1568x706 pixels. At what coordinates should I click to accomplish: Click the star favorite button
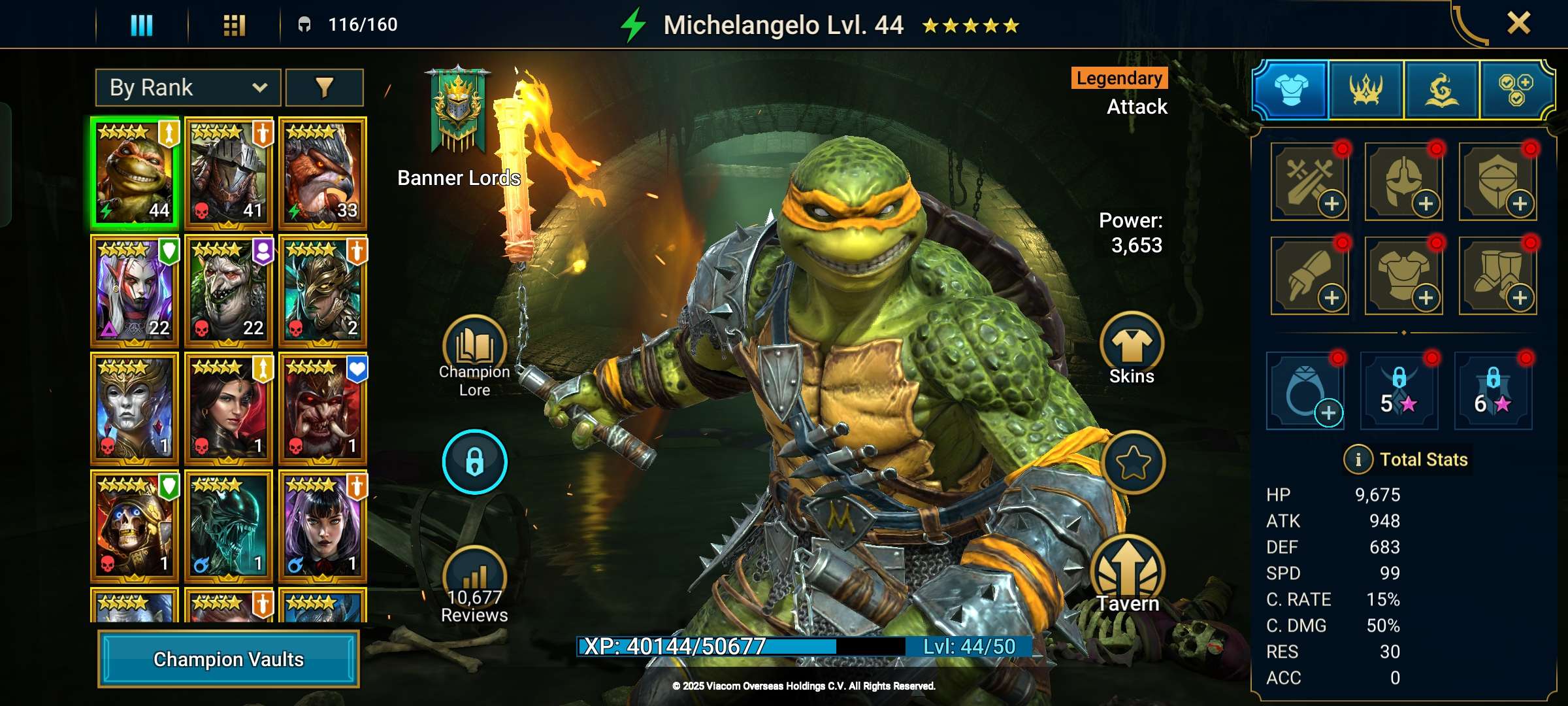pyautogui.click(x=1132, y=463)
